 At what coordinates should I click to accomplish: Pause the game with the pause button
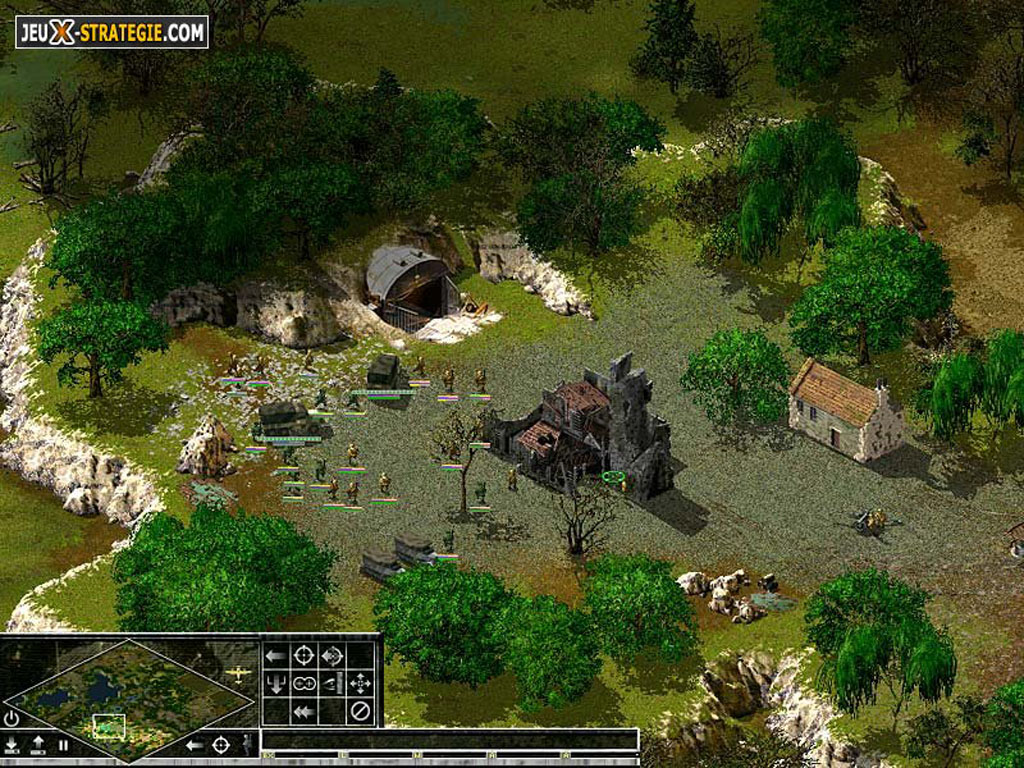62,745
